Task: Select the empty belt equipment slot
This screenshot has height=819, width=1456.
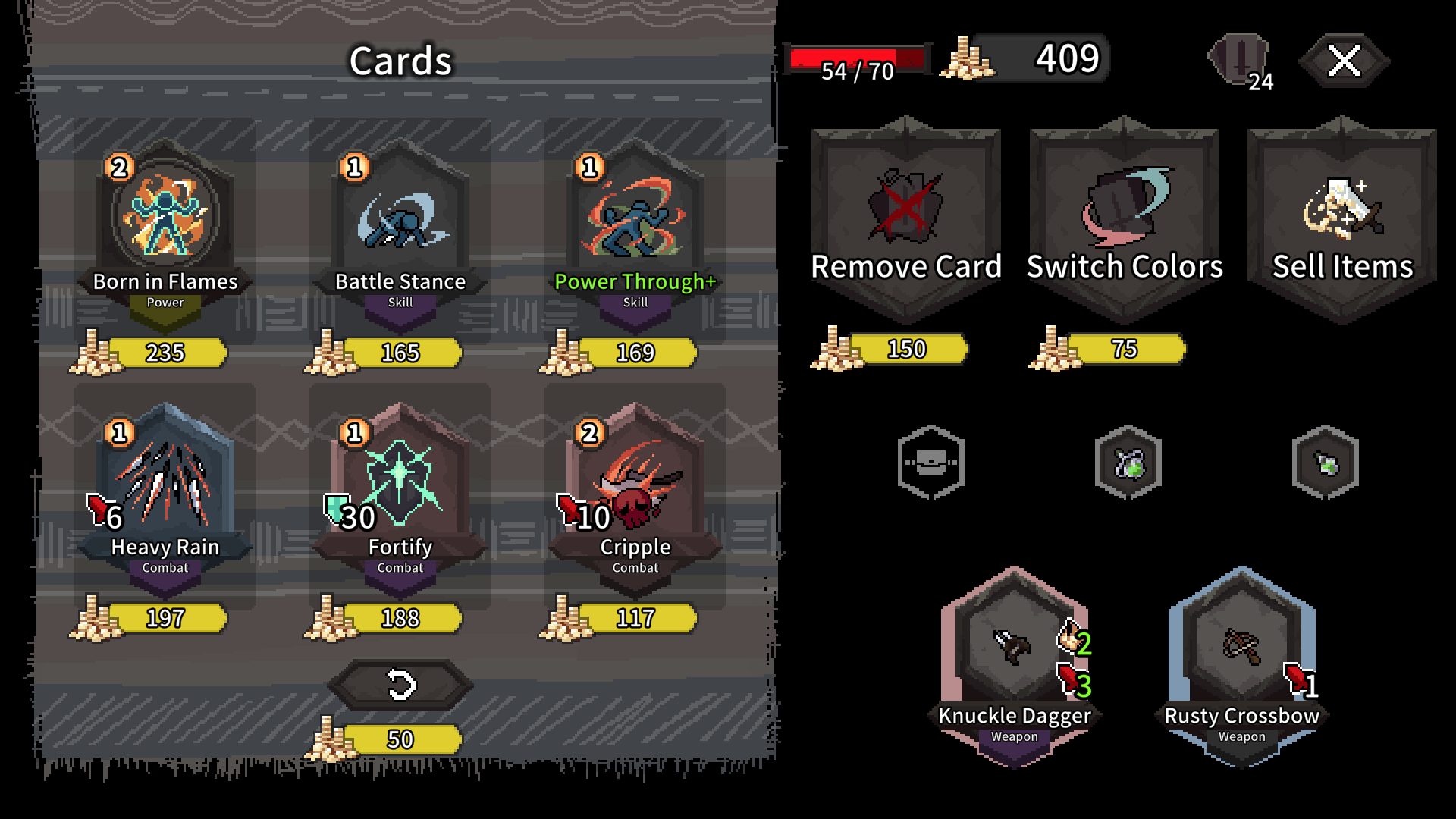Action: 931,463
